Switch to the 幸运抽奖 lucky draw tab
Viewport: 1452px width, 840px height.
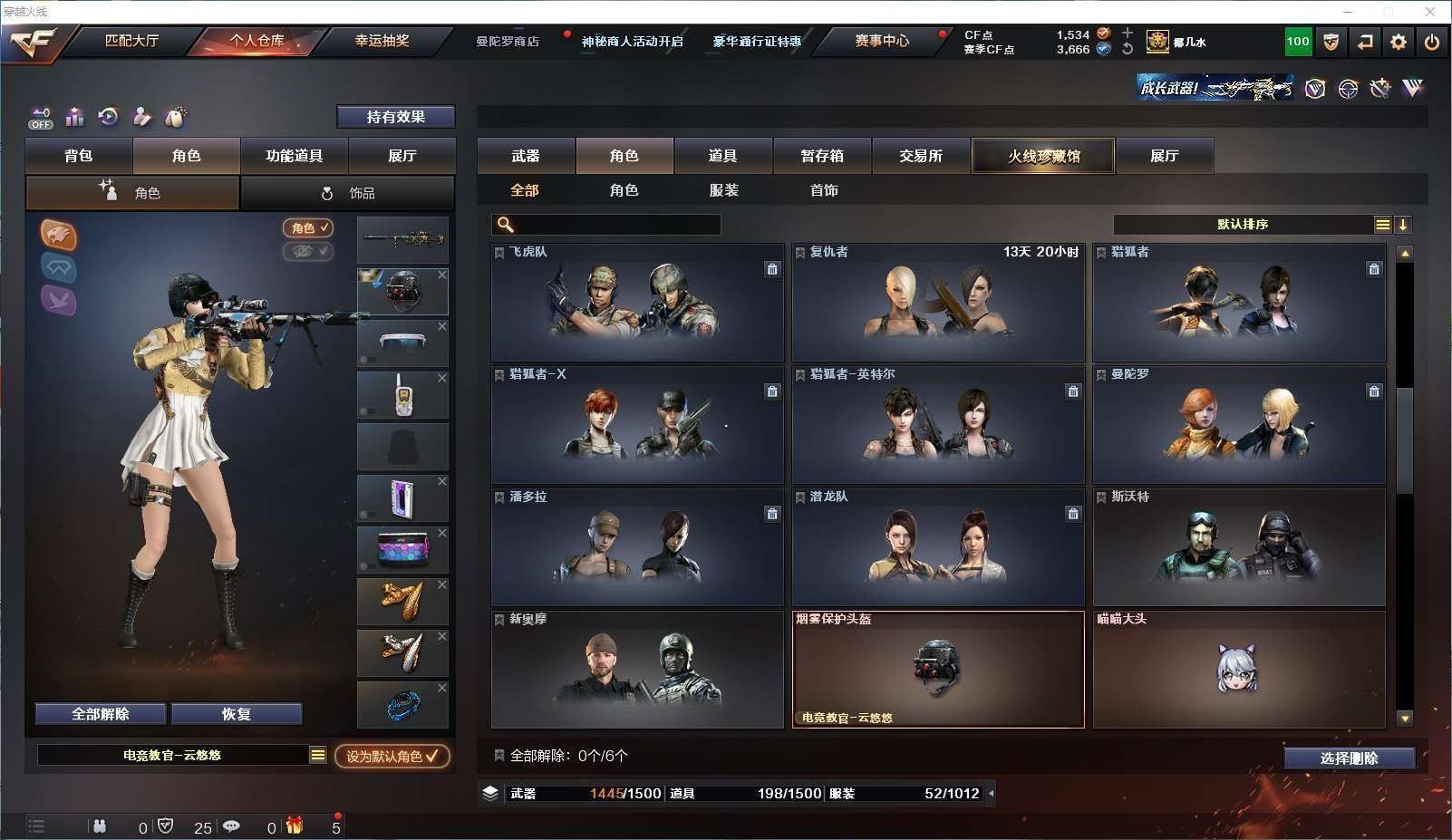pos(382,41)
